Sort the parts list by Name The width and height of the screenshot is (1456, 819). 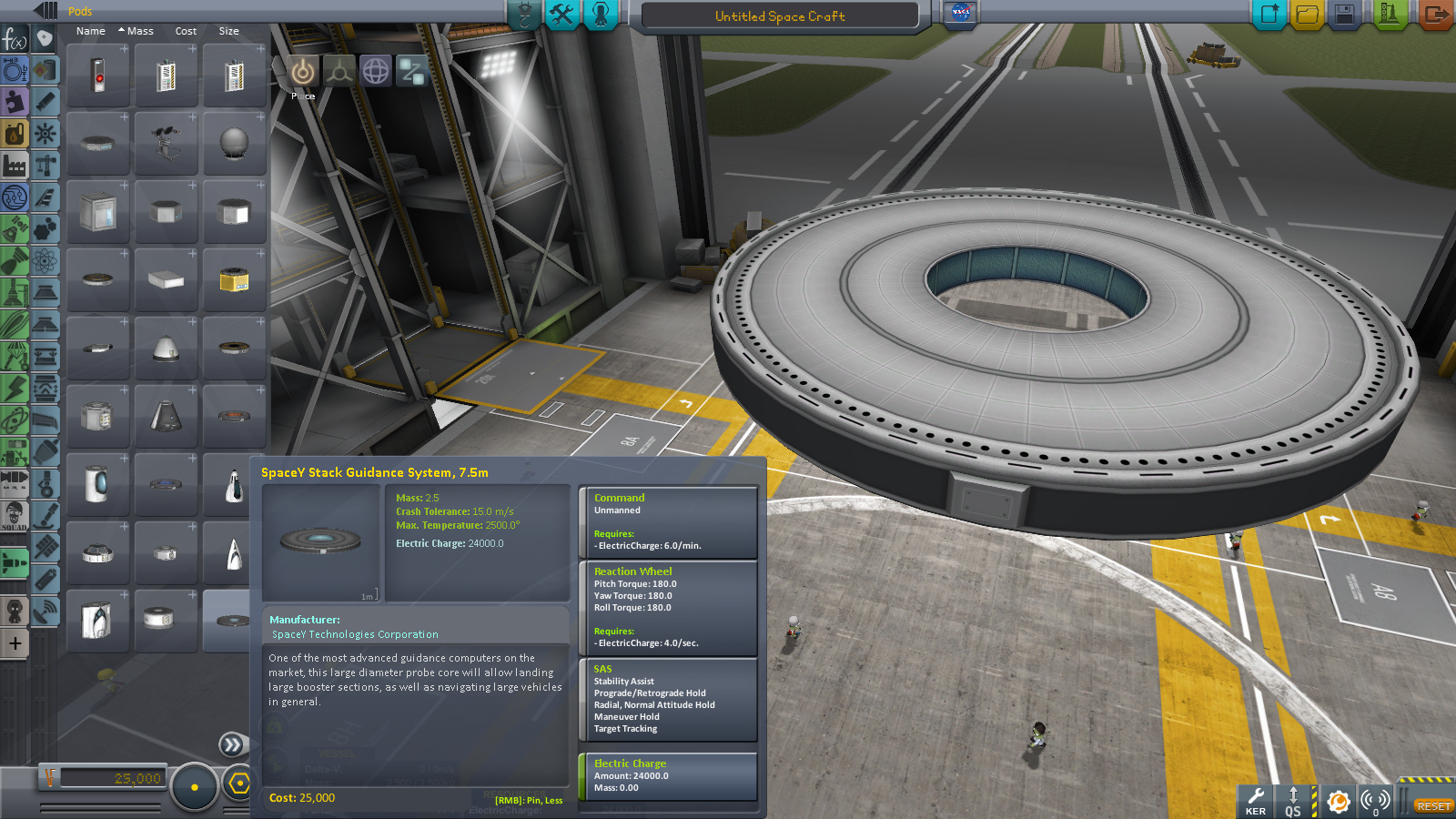(x=91, y=31)
